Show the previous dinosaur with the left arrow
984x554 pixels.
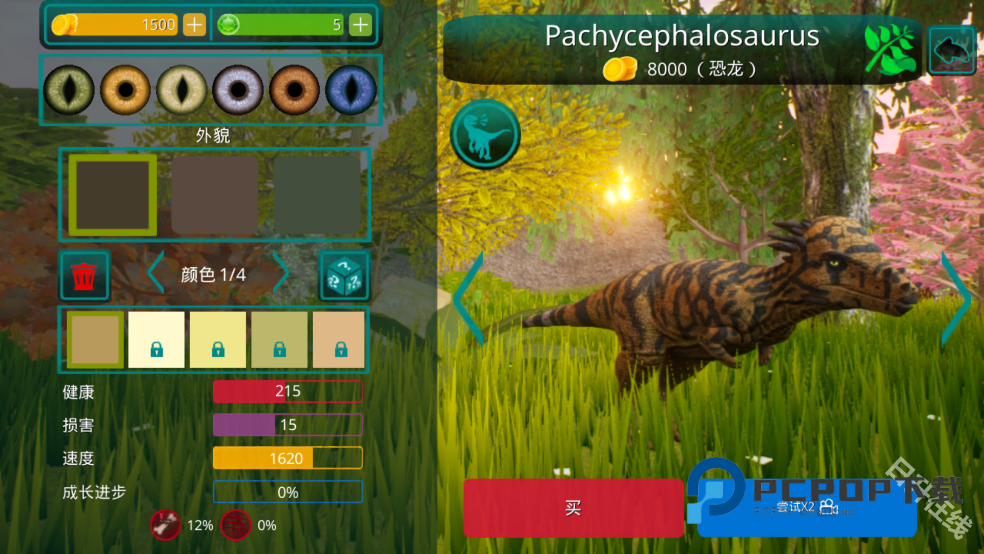(468, 298)
